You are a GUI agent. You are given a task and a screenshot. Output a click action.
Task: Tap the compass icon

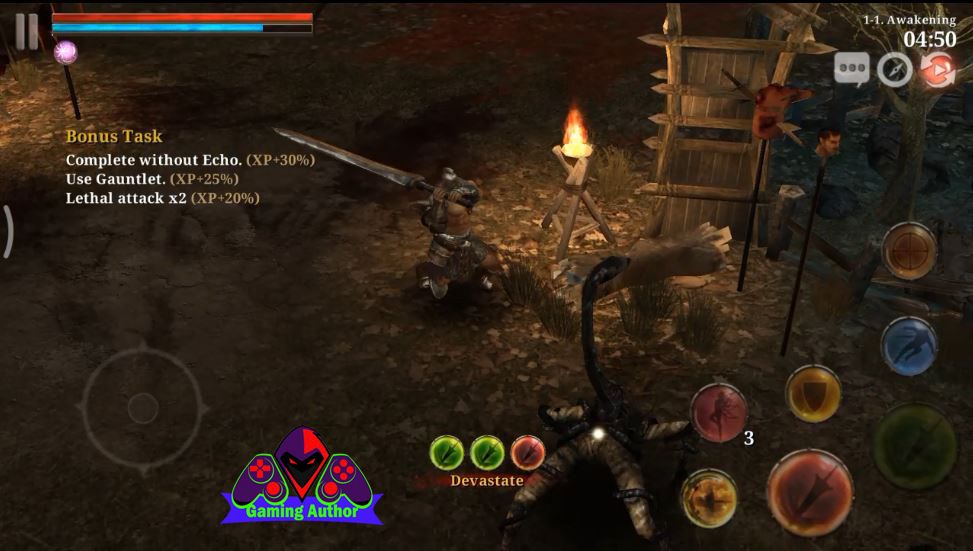coord(894,70)
